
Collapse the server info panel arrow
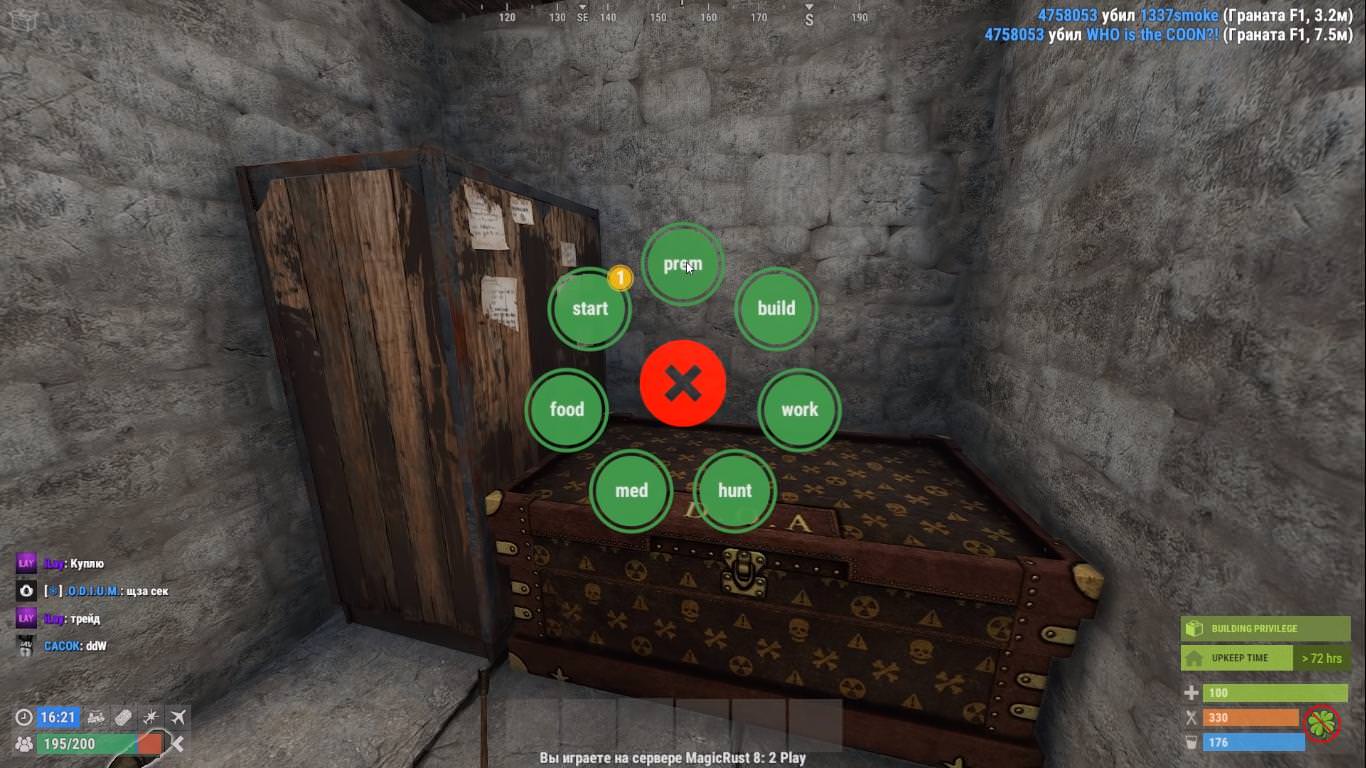point(177,743)
